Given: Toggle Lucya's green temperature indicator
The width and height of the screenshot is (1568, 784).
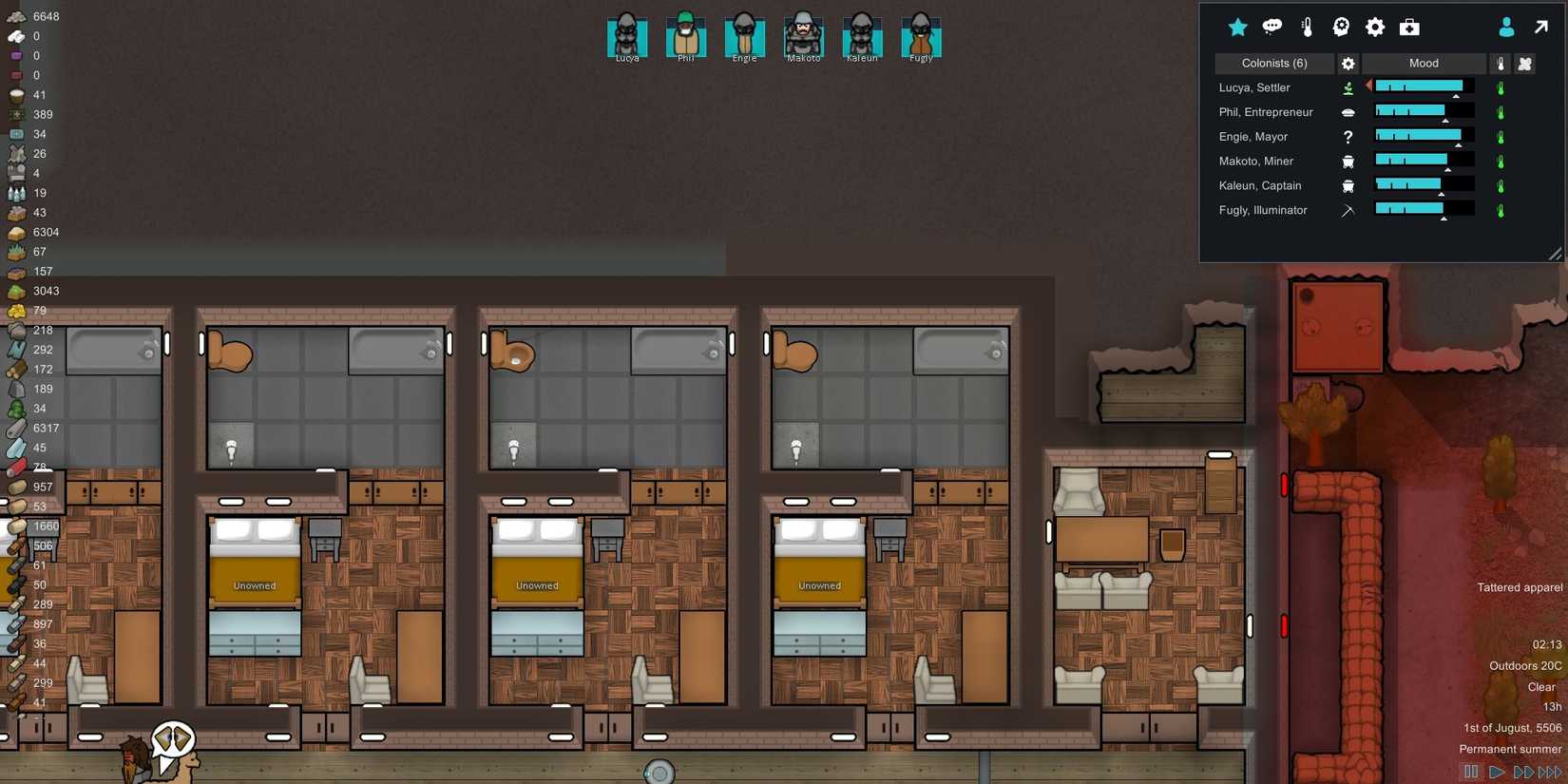Looking at the screenshot, I should coord(1501,87).
